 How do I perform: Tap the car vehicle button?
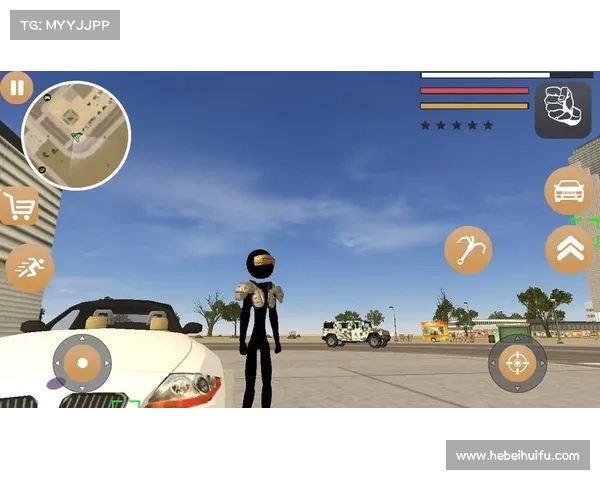coord(568,190)
